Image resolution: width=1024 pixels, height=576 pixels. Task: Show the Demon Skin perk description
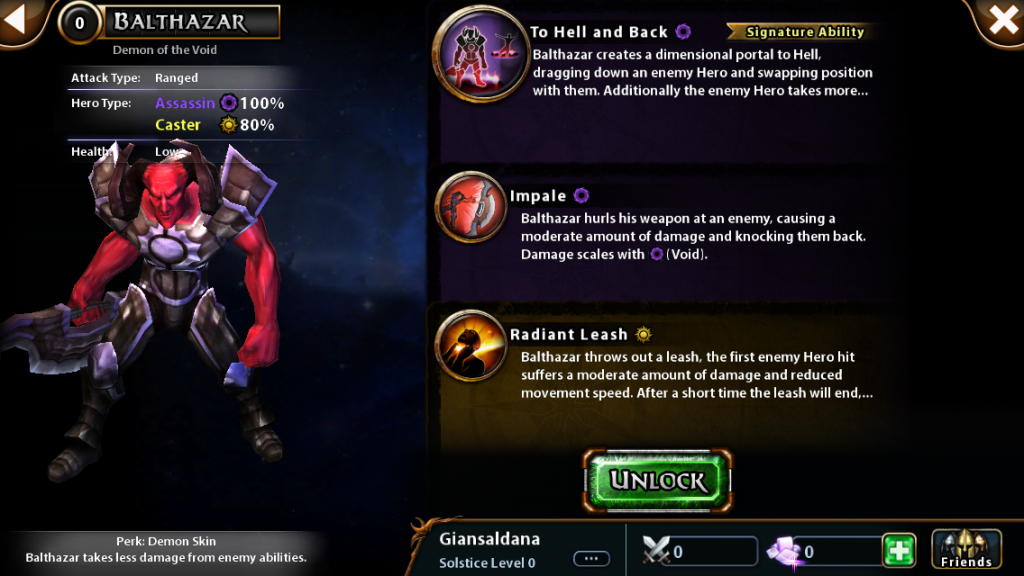tap(165, 549)
